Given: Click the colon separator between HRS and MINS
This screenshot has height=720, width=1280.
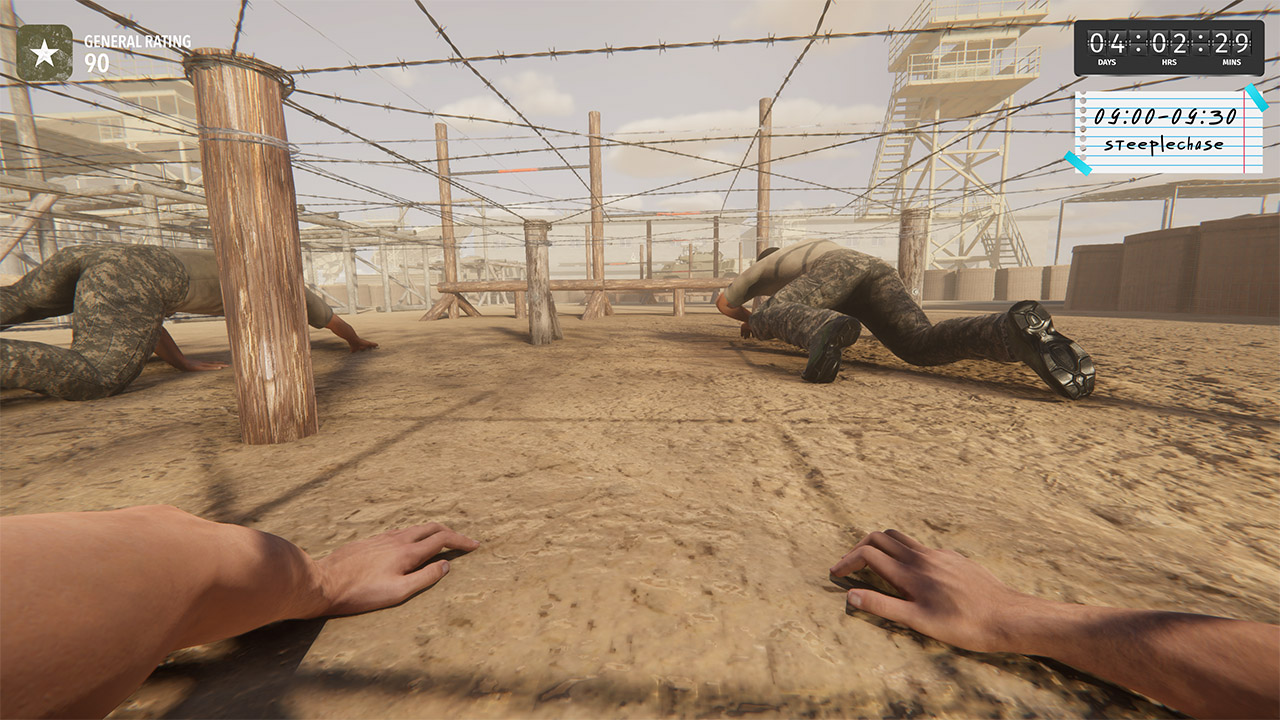Looking at the screenshot, I should (1200, 43).
